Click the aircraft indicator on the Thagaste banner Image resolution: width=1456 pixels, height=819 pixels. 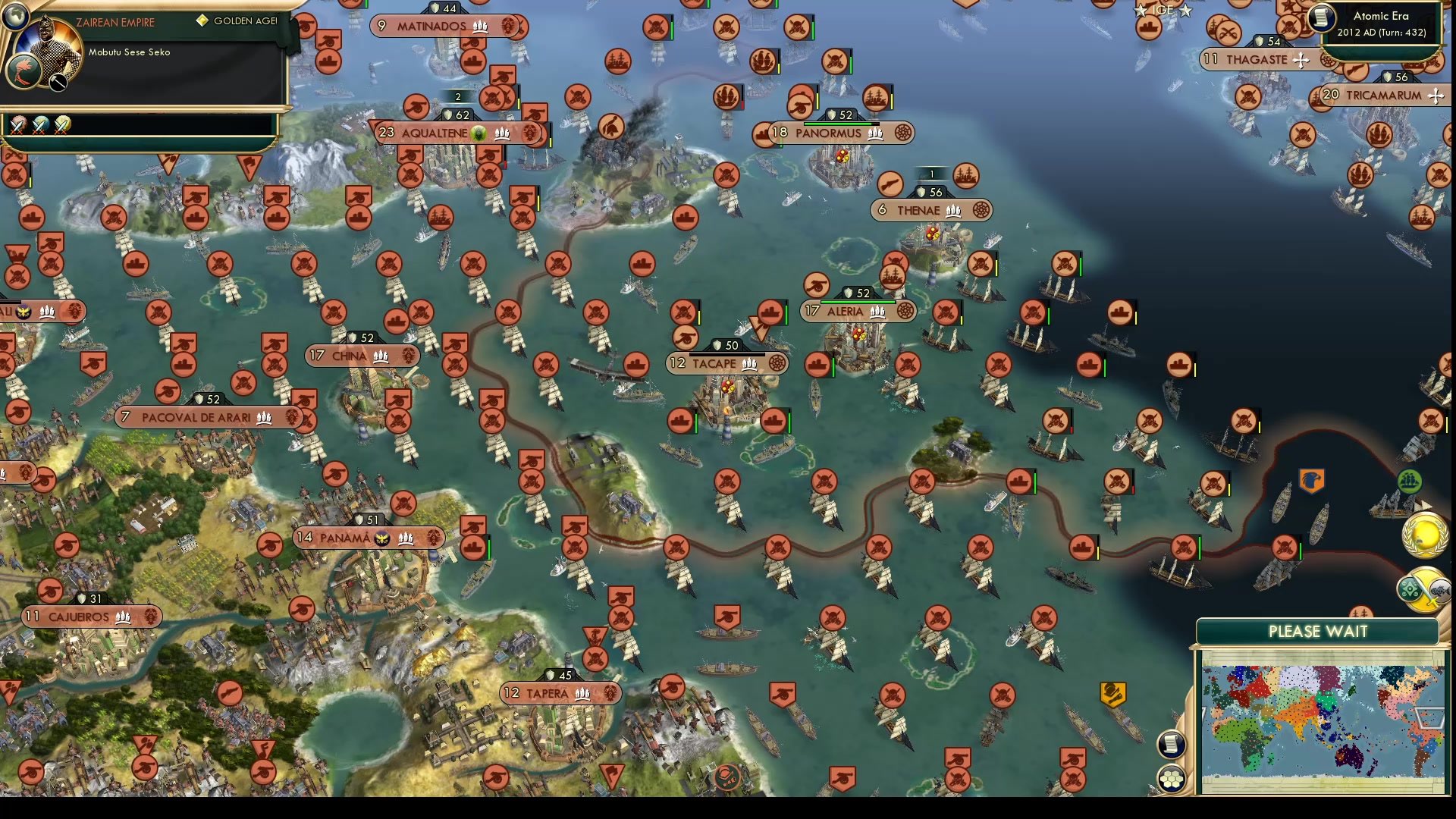[1301, 60]
